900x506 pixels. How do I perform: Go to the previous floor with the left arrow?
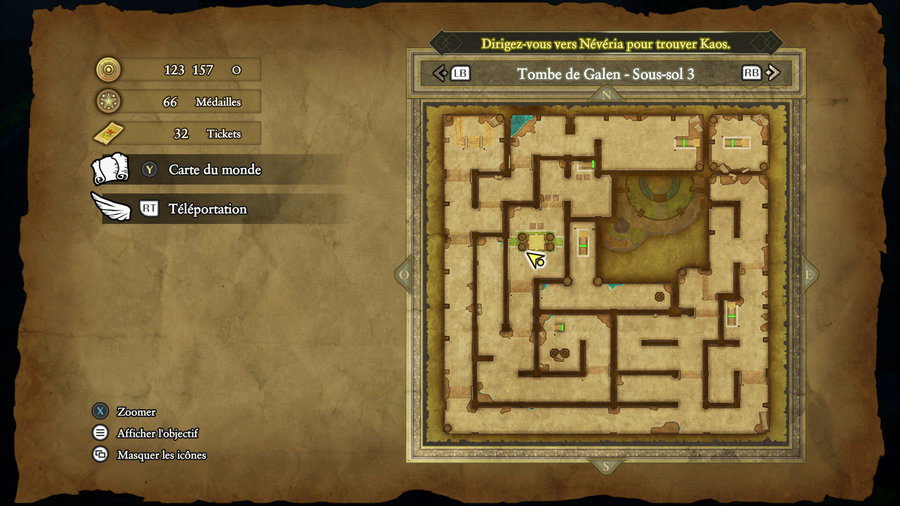(x=440, y=73)
